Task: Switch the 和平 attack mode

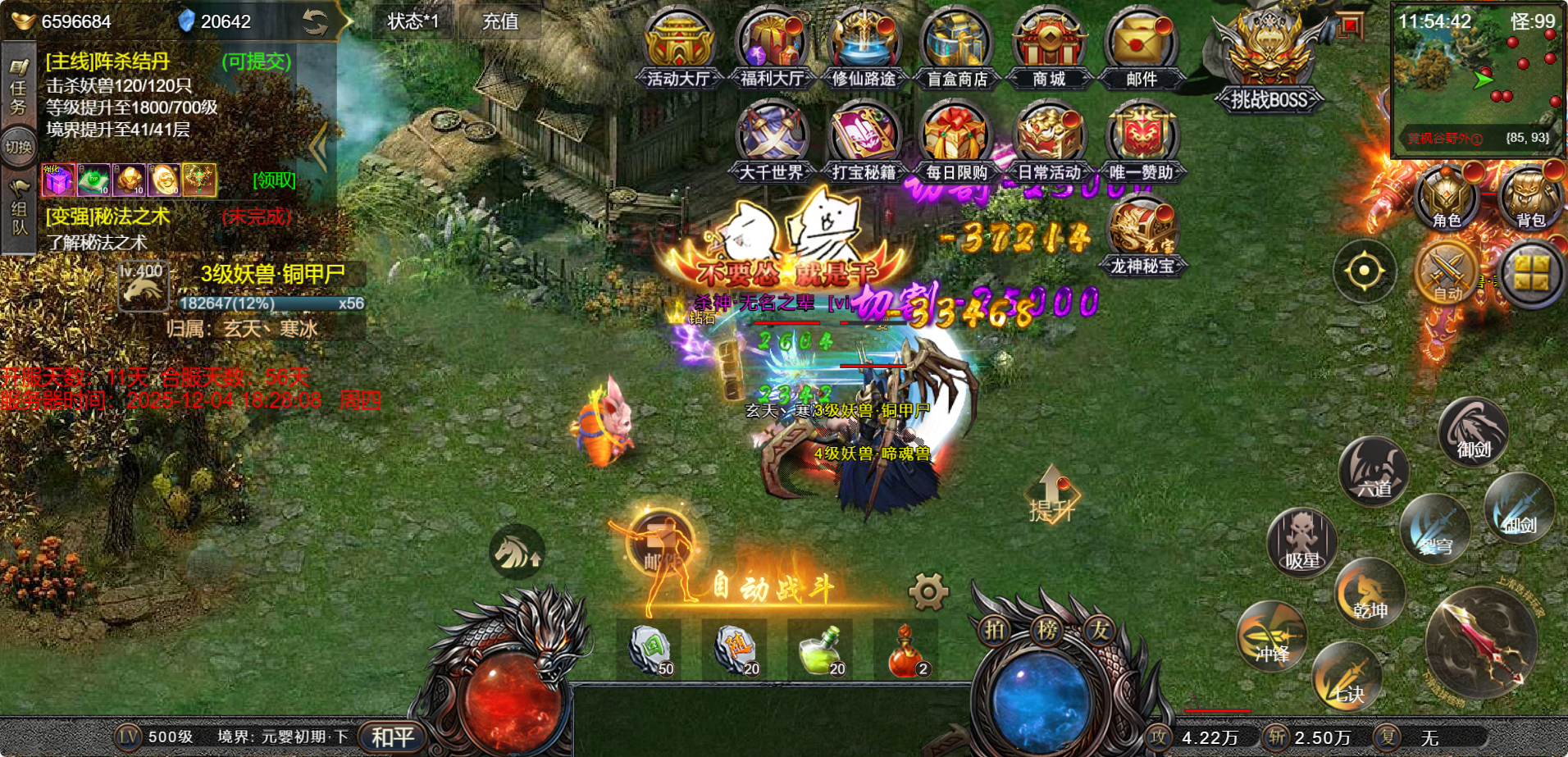Action: 393,736
